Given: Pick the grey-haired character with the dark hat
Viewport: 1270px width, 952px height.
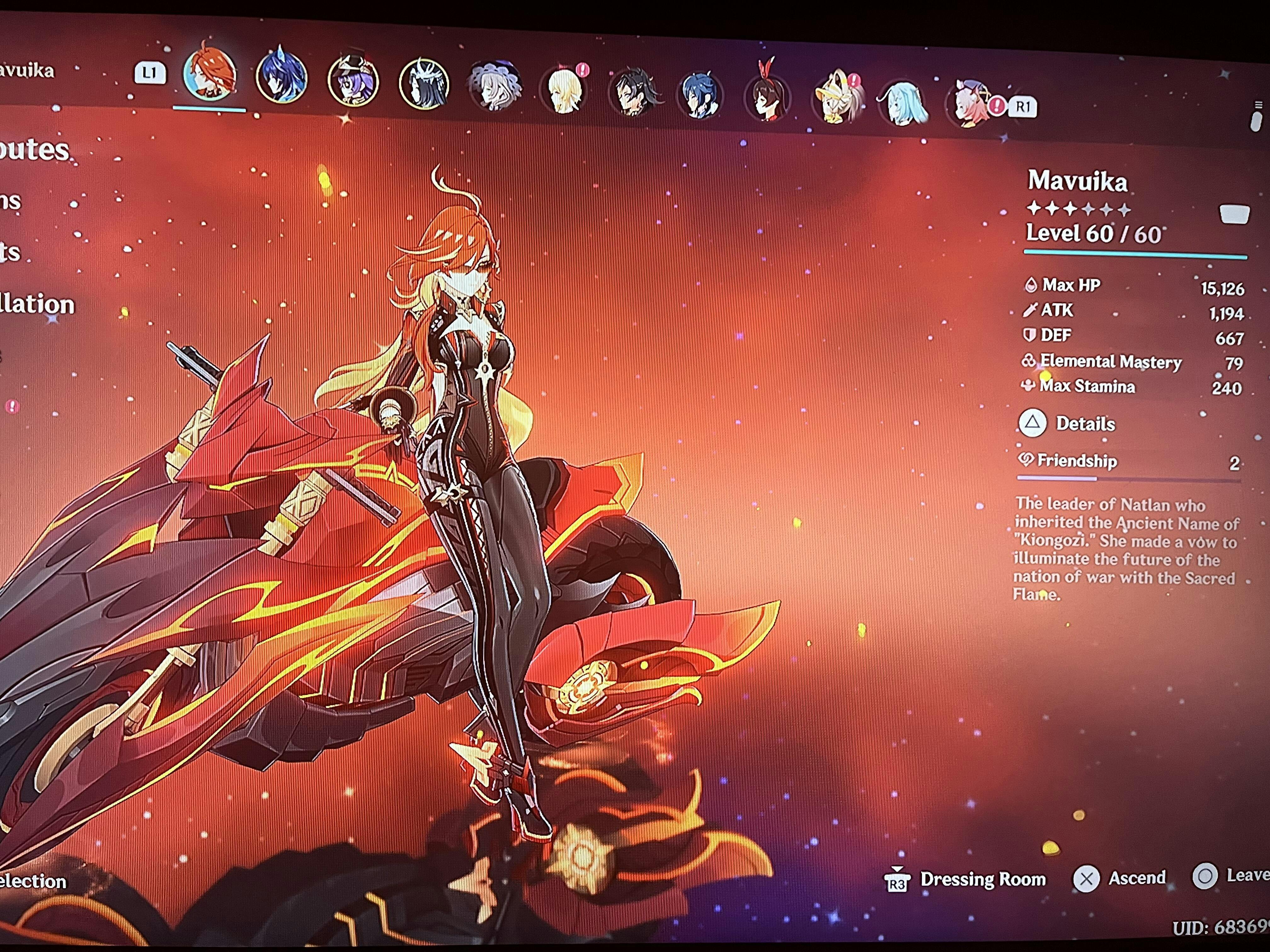Looking at the screenshot, I should coord(494,87).
